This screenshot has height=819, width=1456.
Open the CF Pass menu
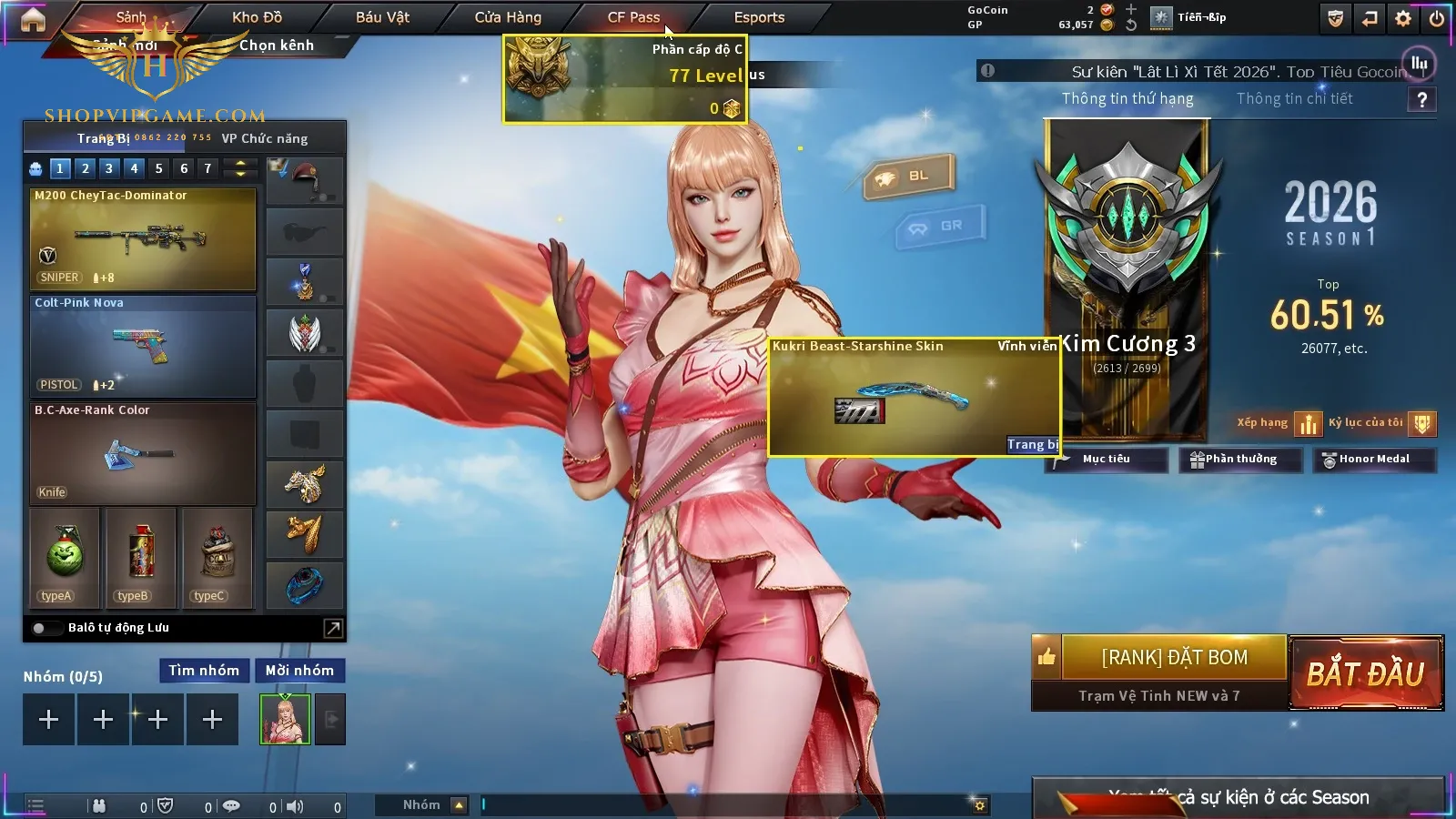[633, 17]
